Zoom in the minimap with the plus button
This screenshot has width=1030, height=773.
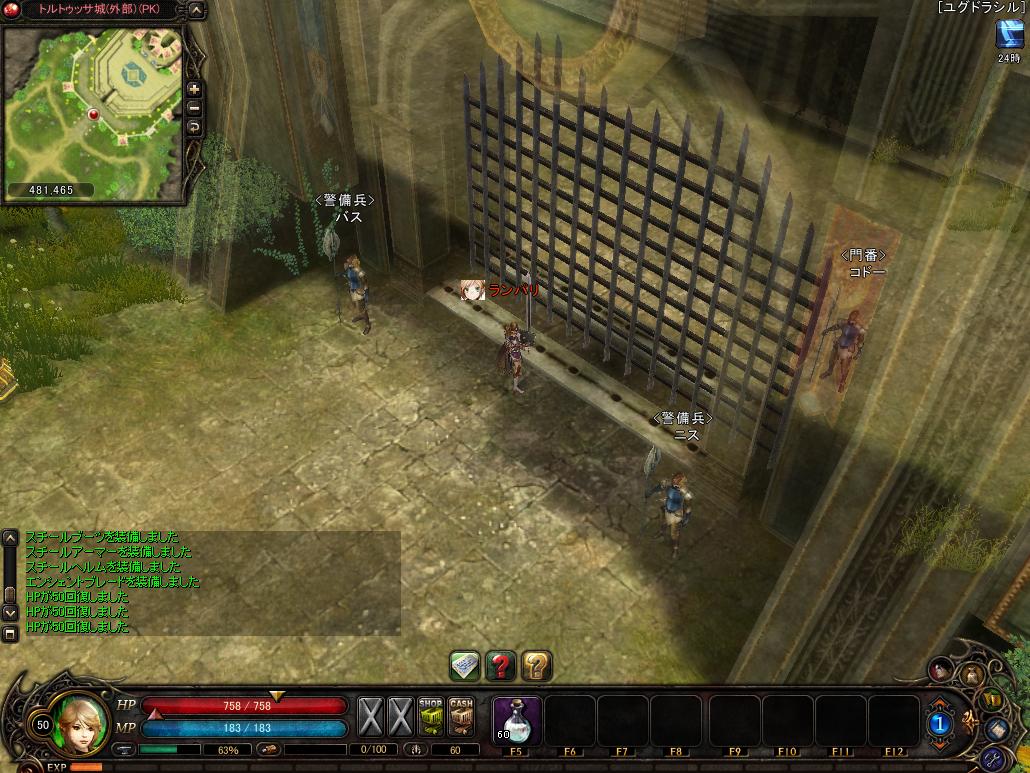(194, 89)
